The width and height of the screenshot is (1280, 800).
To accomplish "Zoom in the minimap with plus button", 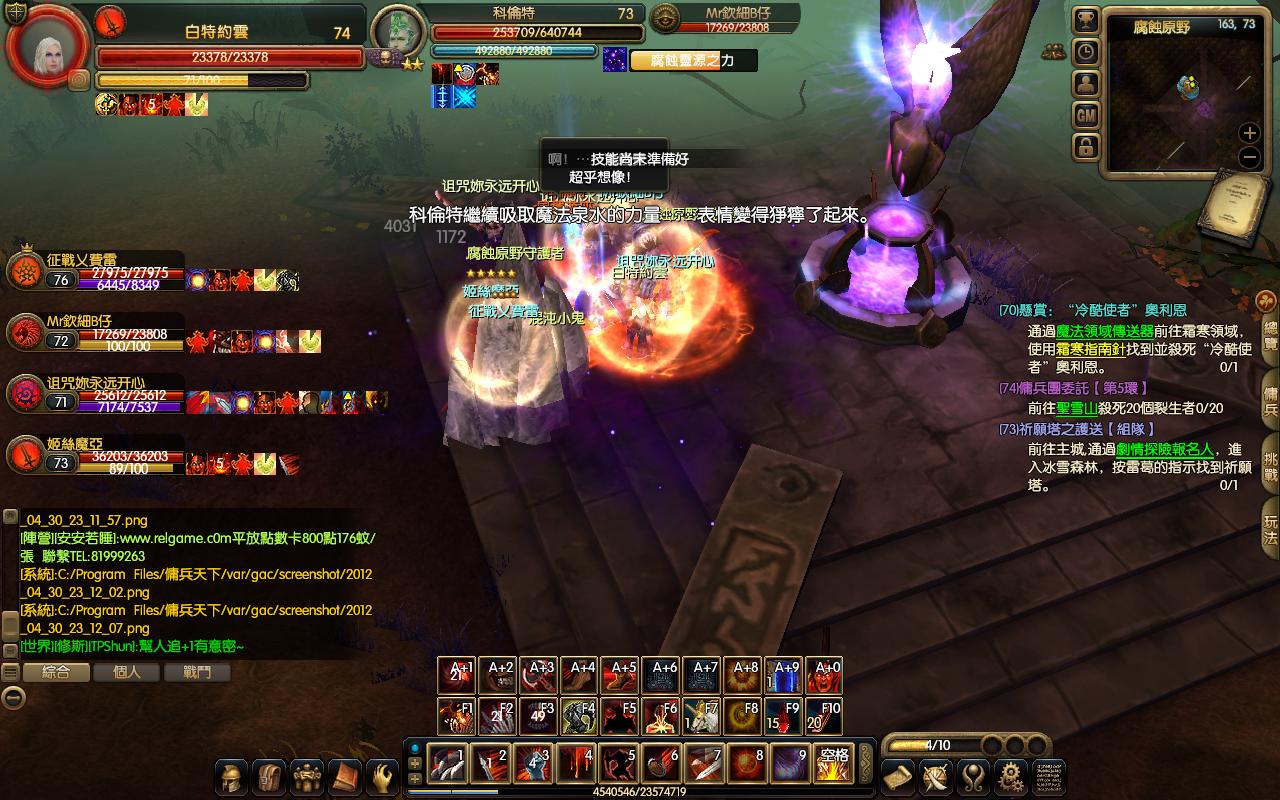I will tap(1249, 132).
